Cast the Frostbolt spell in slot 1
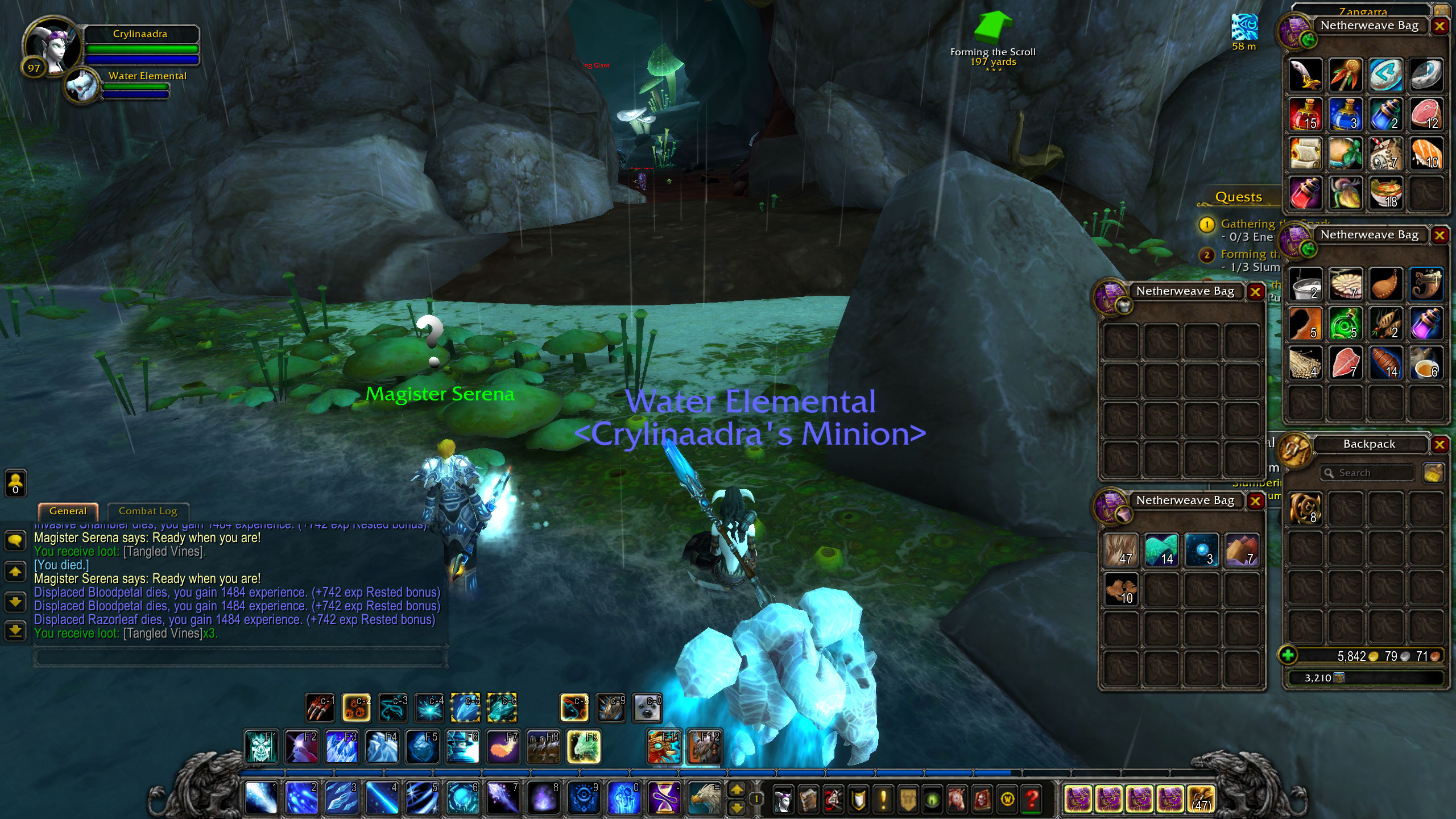Viewport: 1456px width, 819px height. 261,797
